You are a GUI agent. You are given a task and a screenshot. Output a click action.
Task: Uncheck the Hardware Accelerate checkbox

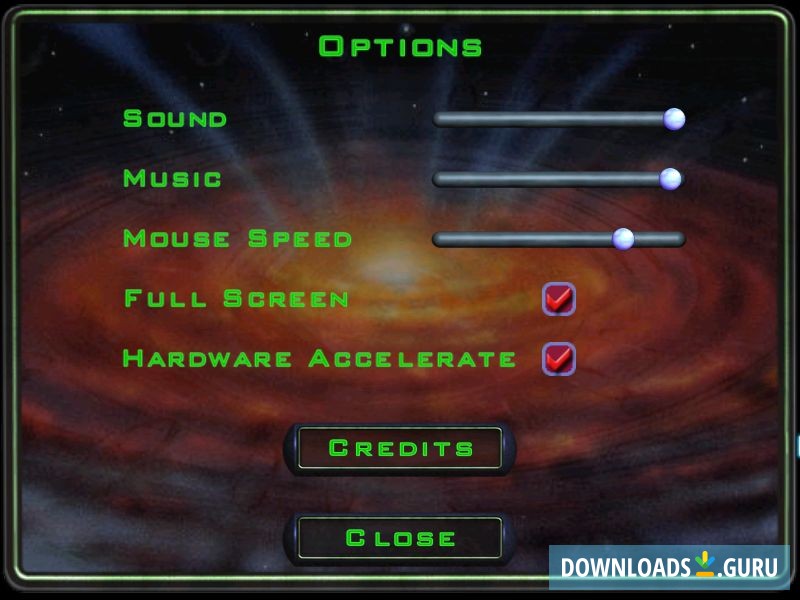558,358
